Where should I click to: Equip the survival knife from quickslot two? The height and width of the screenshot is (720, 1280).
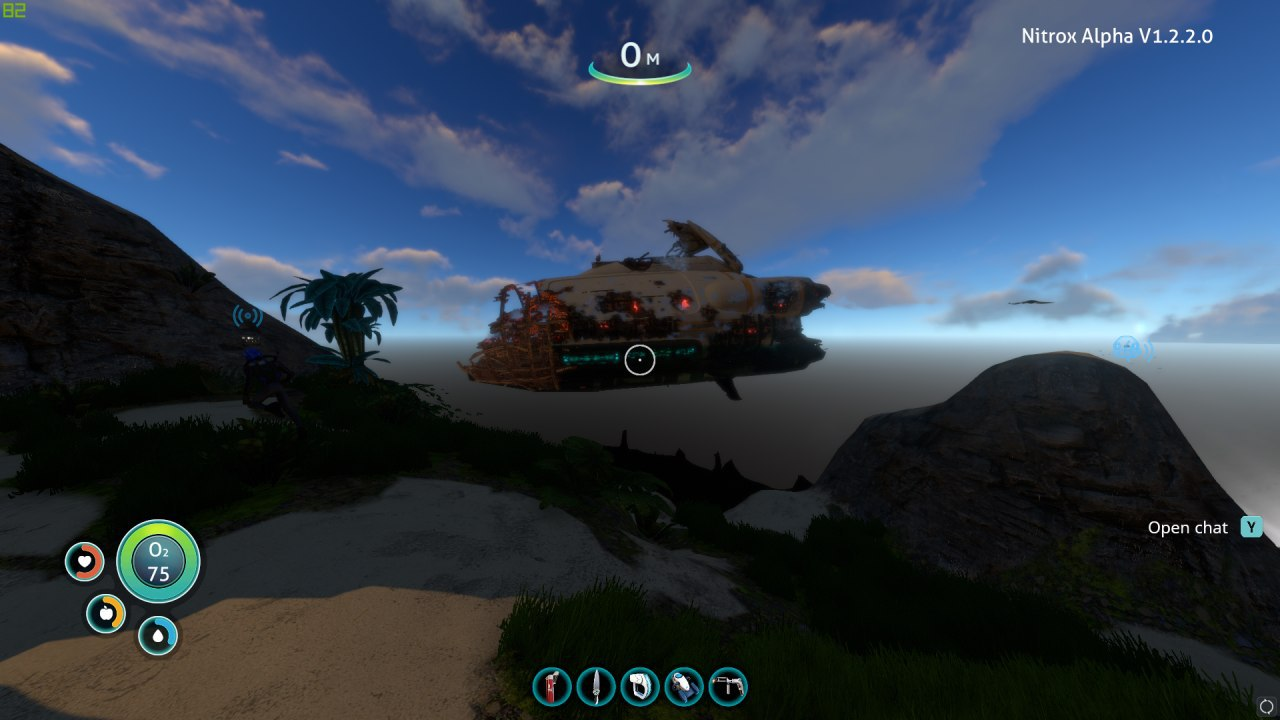[596, 687]
